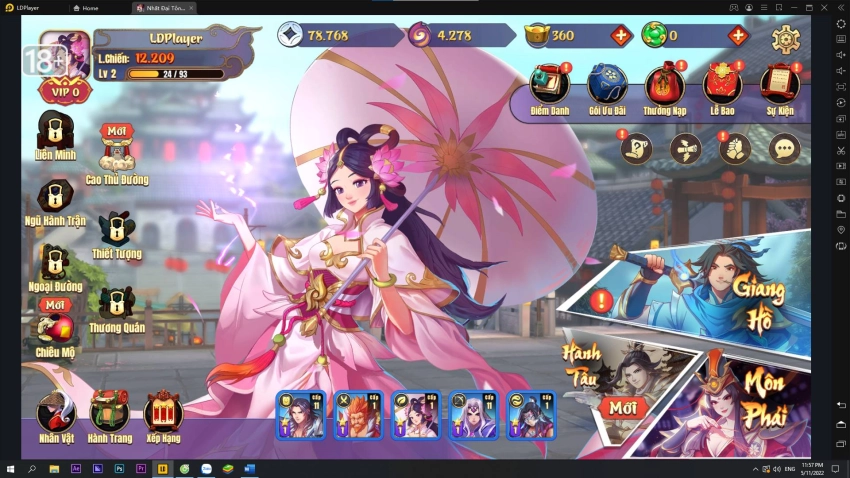Open the Sự Kiện events scroll
850x478 pixels.
tap(778, 89)
